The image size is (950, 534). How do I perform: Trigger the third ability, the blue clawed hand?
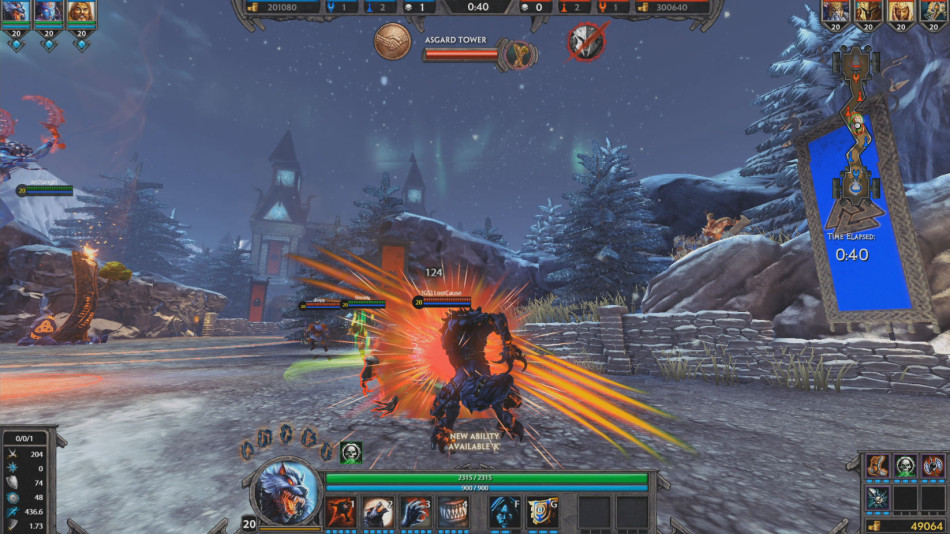[x=415, y=512]
